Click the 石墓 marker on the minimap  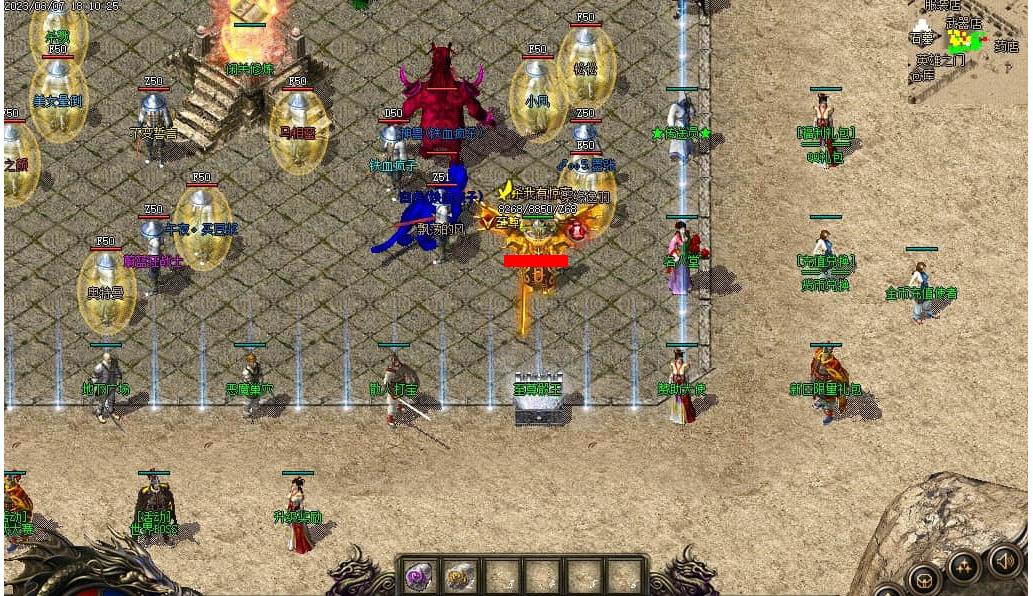921,39
